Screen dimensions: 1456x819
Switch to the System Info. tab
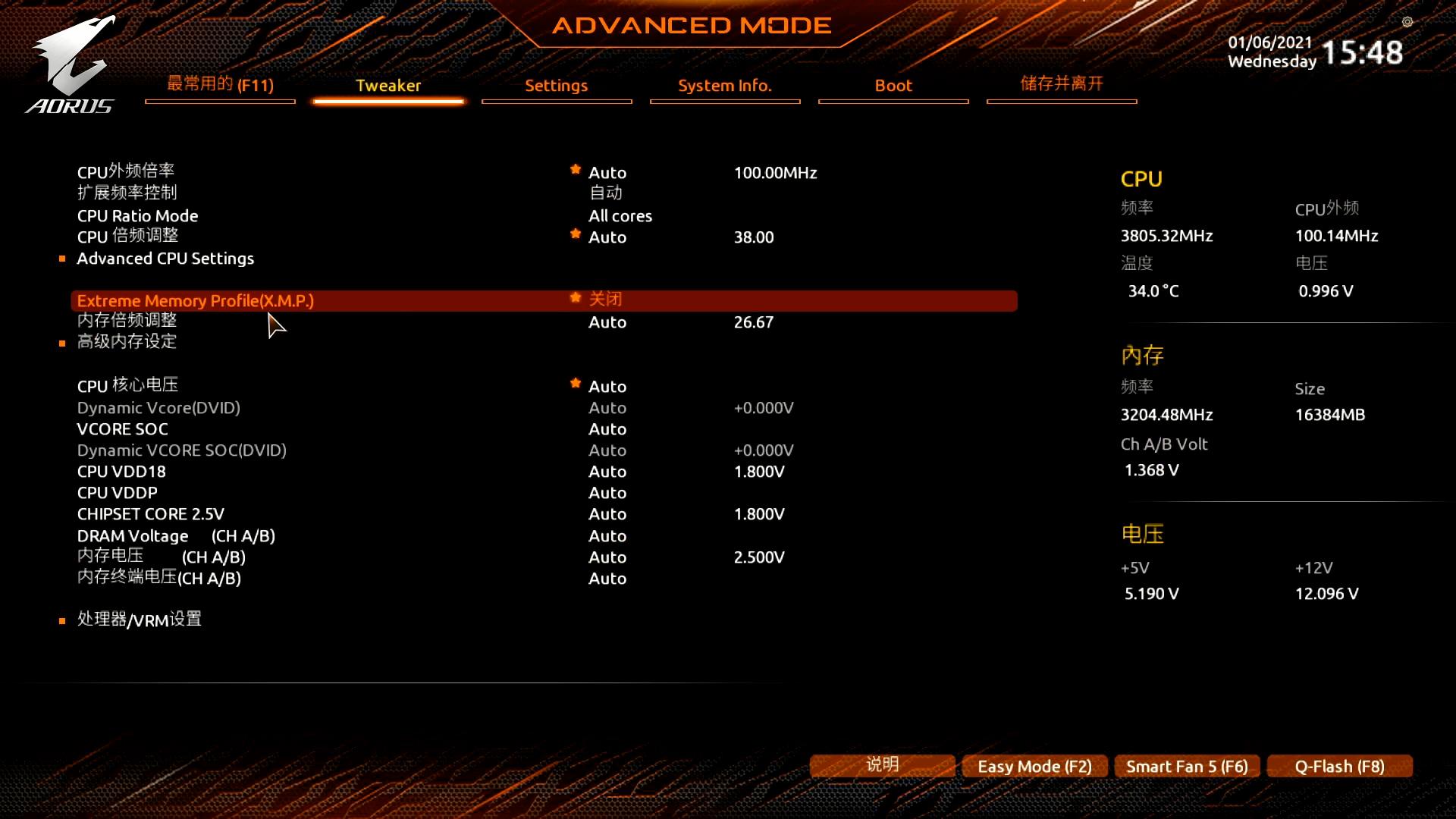(725, 86)
